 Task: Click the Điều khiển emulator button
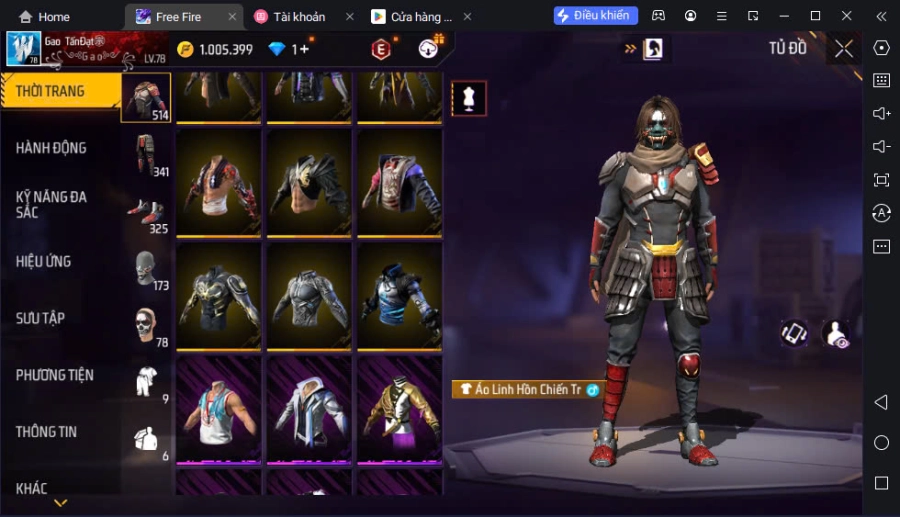pos(595,16)
